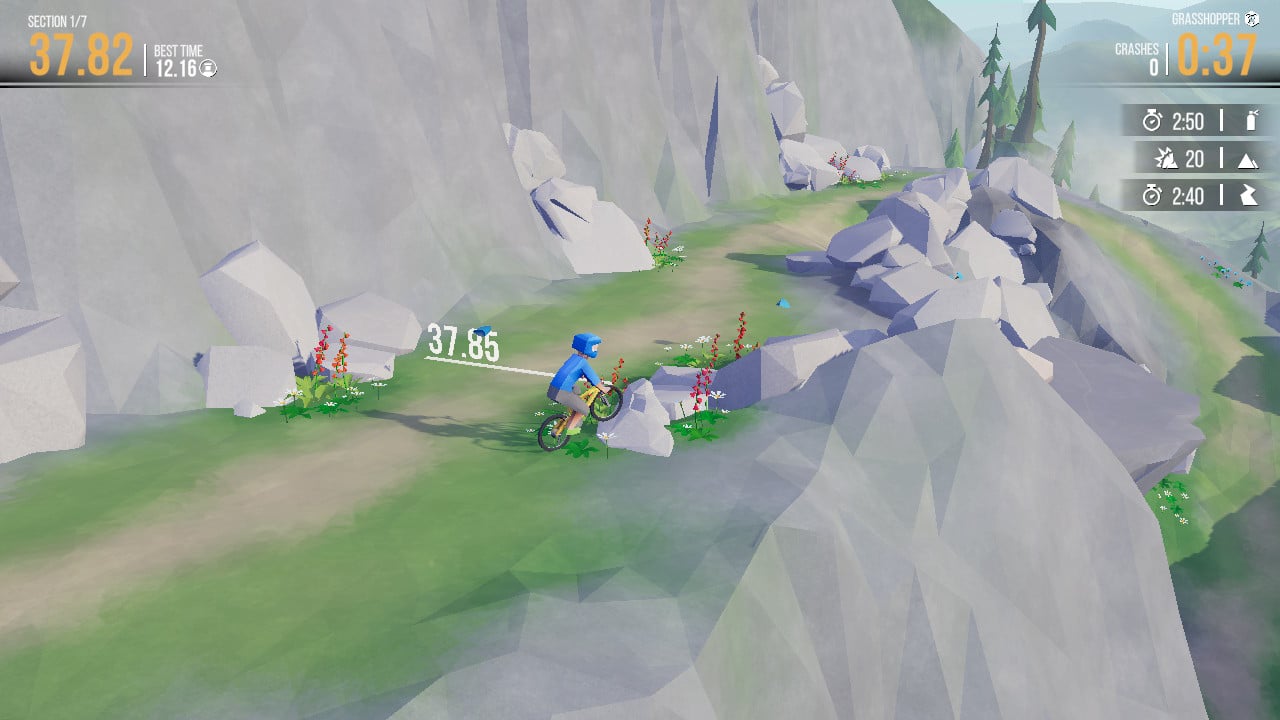This screenshot has height=720, width=1280.
Task: Click the winding trail reward icon
Action: (1248, 196)
